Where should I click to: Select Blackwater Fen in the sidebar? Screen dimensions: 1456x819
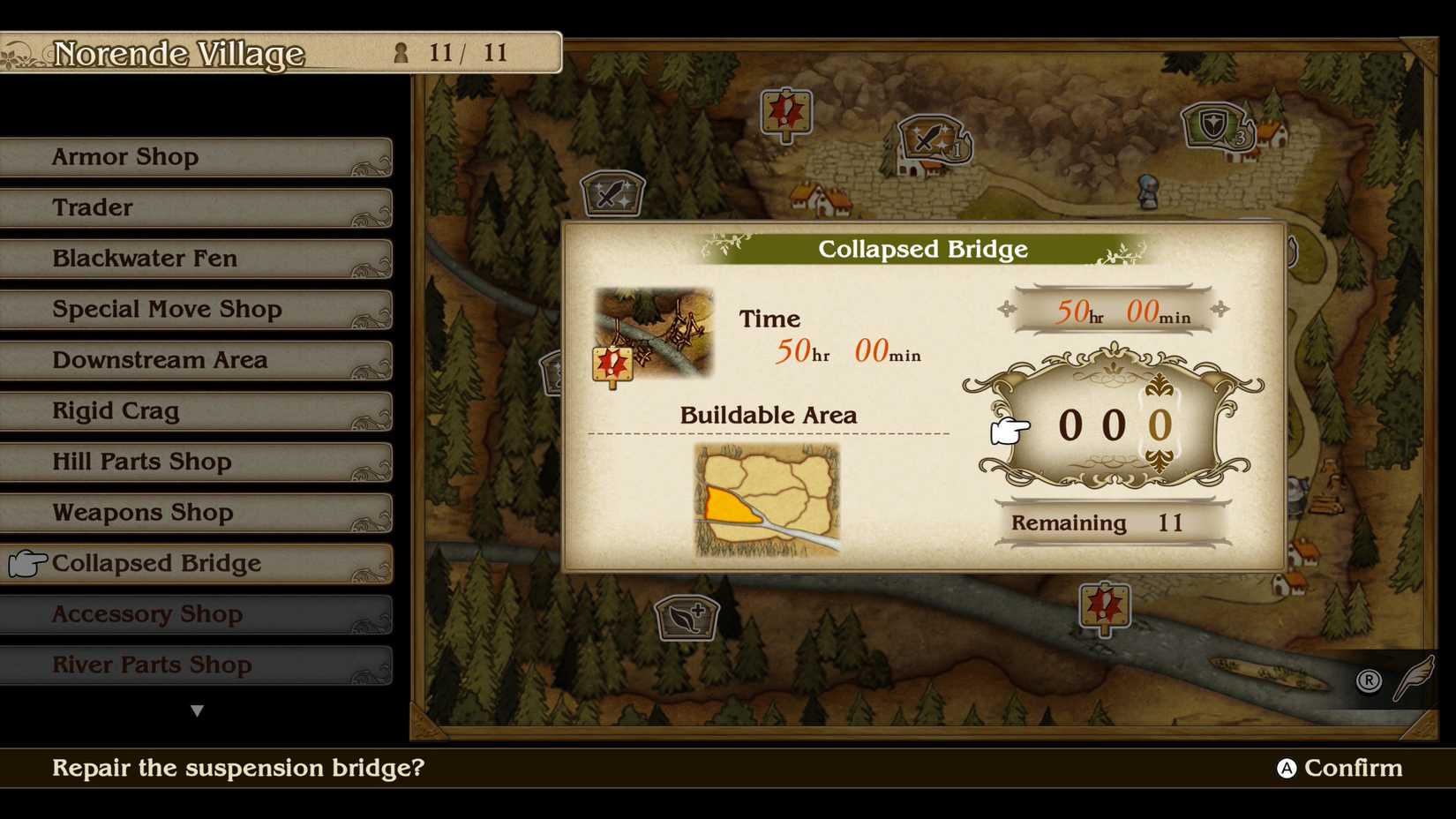tap(196, 258)
